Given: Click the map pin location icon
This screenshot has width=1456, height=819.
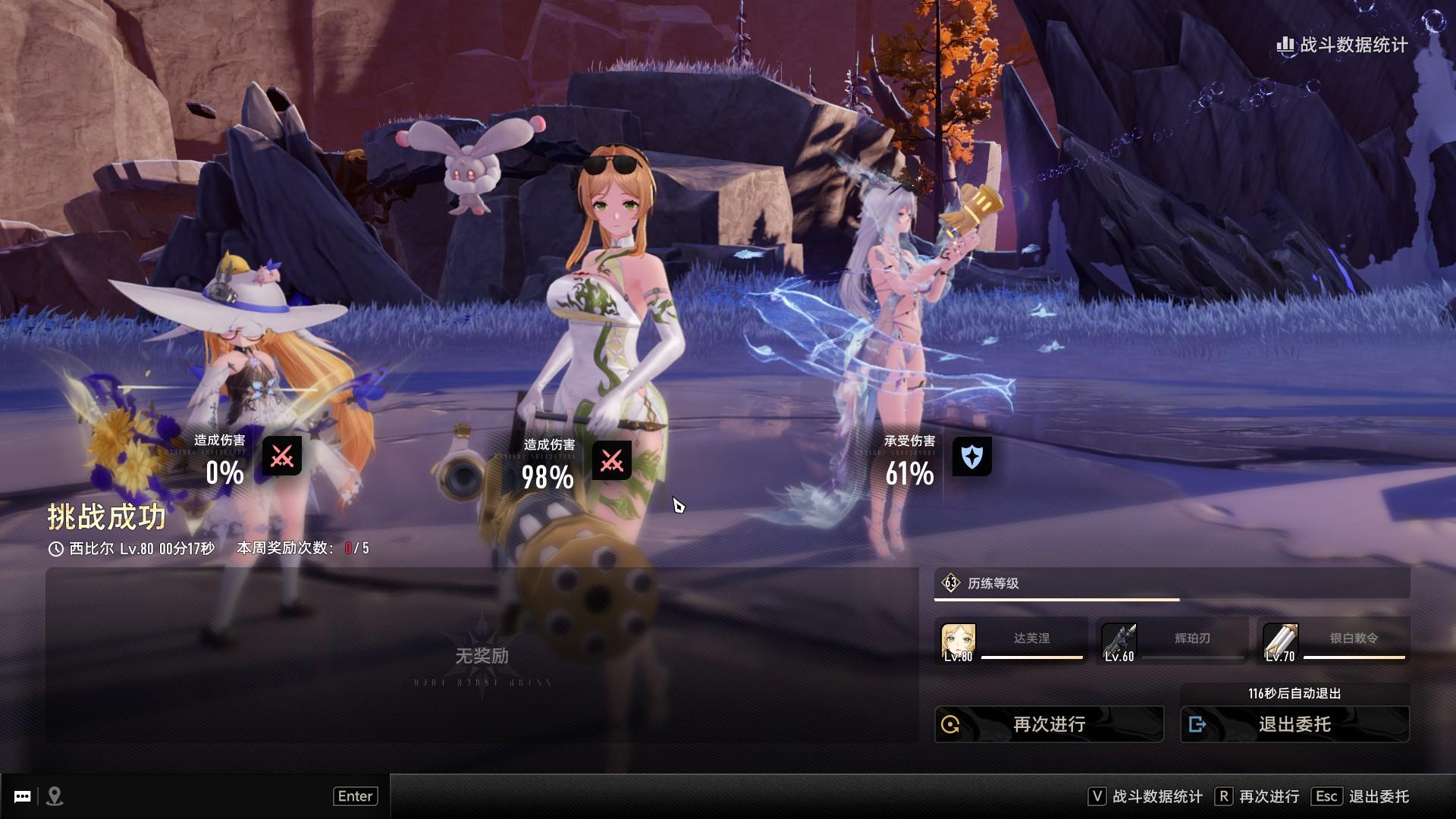Looking at the screenshot, I should pyautogui.click(x=55, y=796).
